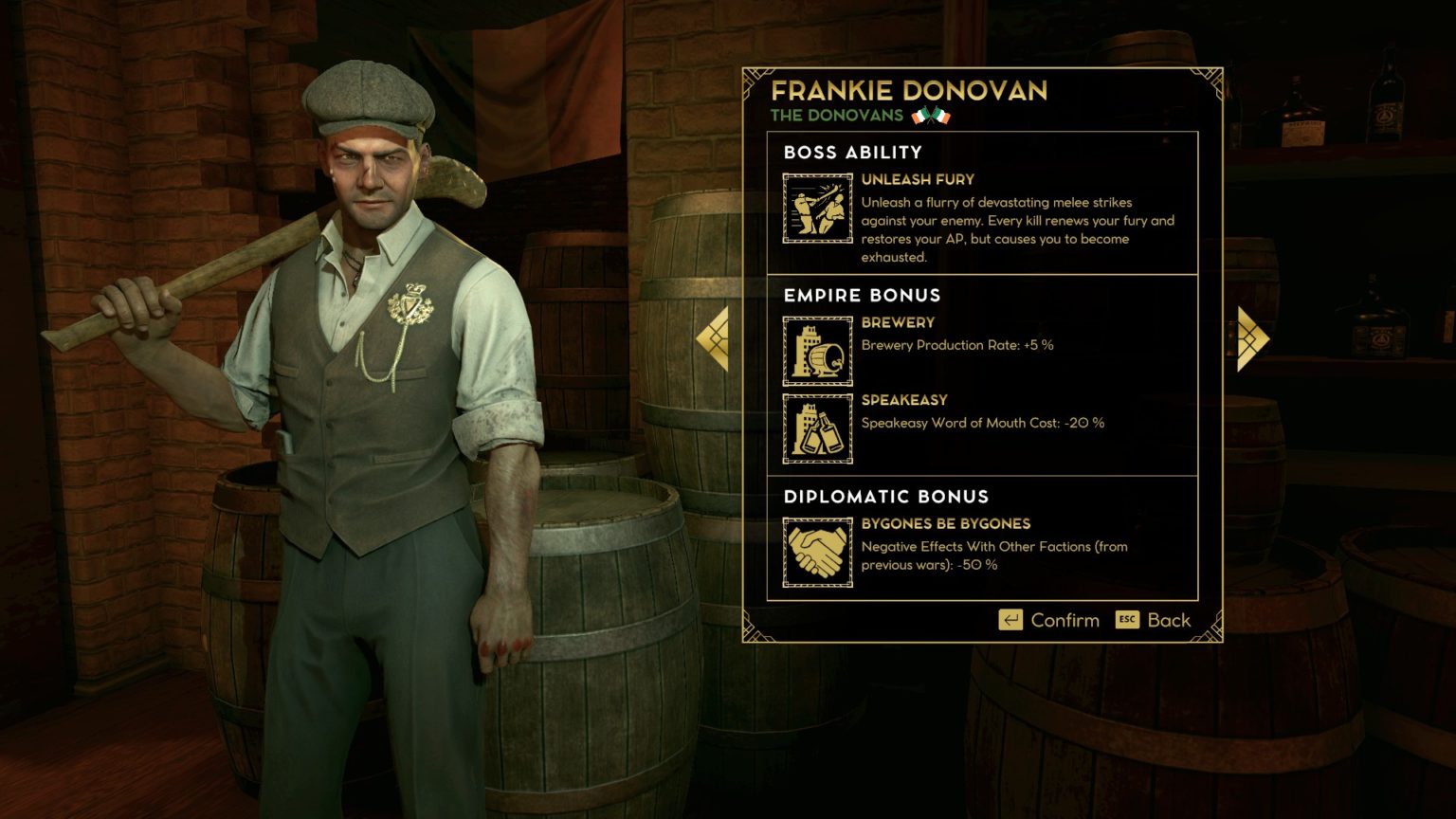This screenshot has height=819, width=1456.
Task: Go to the previous boss with left arrow
Action: [714, 338]
